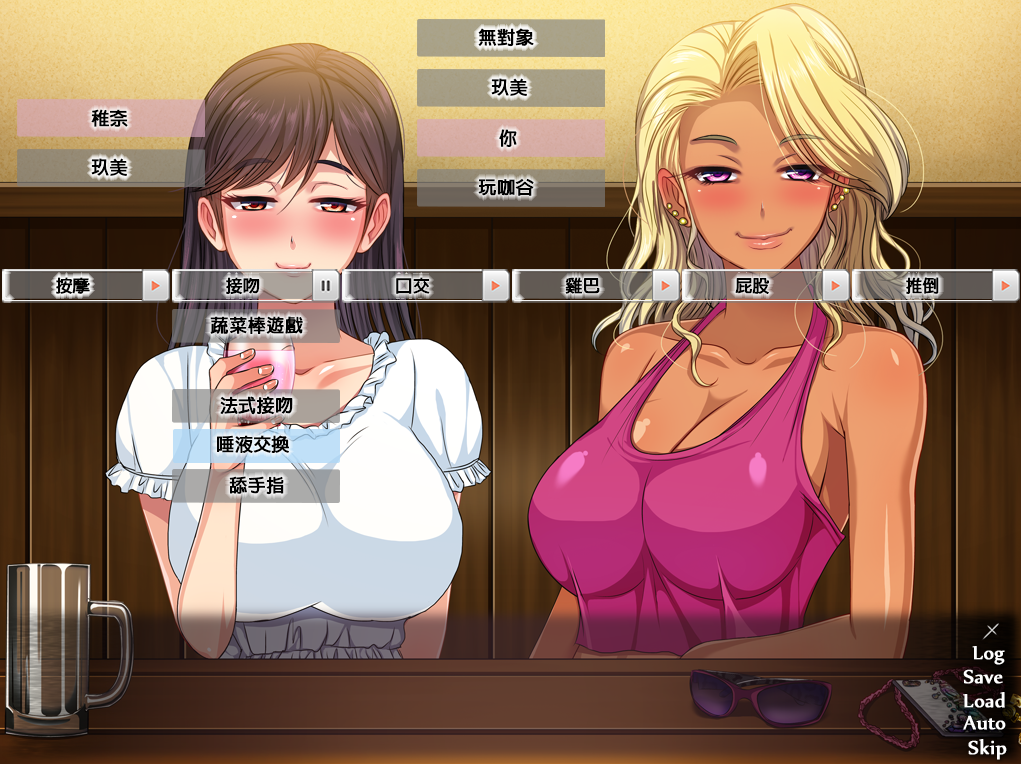Choose the highlighted 唾液交換 entry
This screenshot has width=1021, height=764.
256,446
